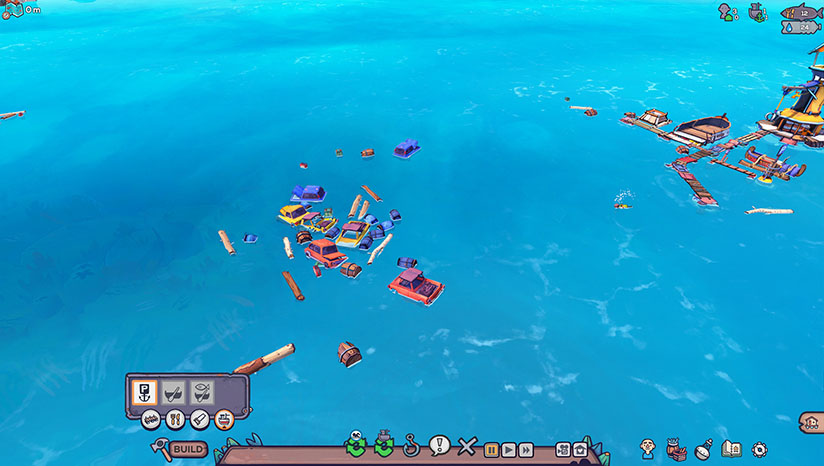Open the research flask panel
The image size is (824, 466).
click(x=703, y=449)
